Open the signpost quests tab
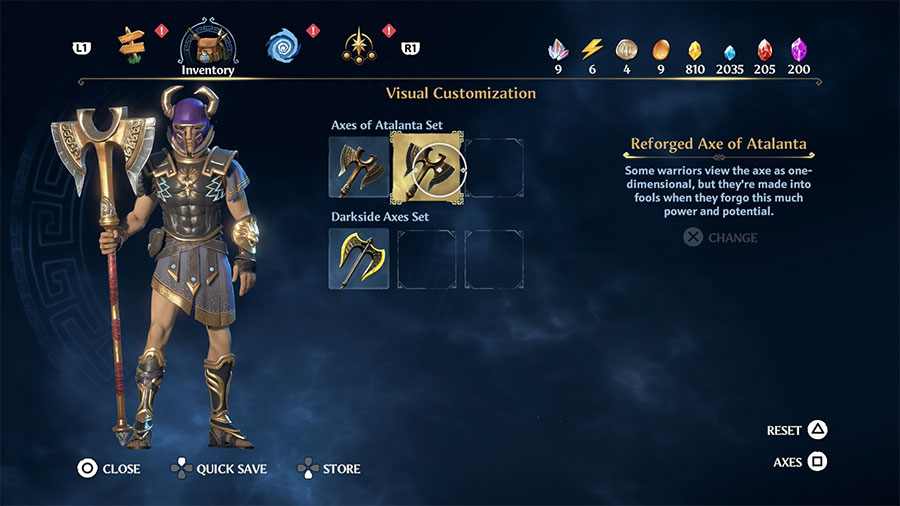The height and width of the screenshot is (506, 900). [x=131, y=42]
